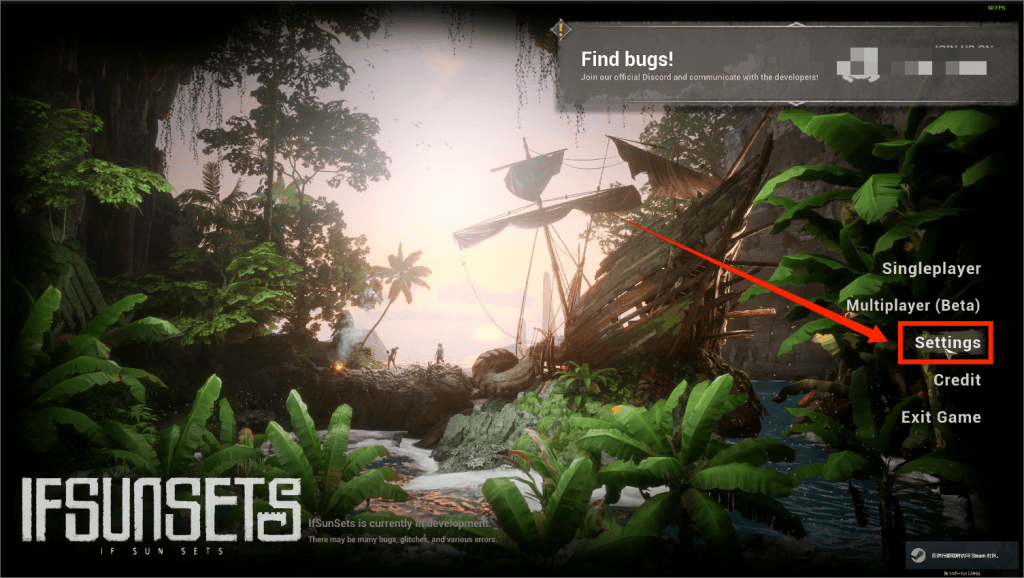Open the Settings menu
1024x578 pixels.
point(947,343)
